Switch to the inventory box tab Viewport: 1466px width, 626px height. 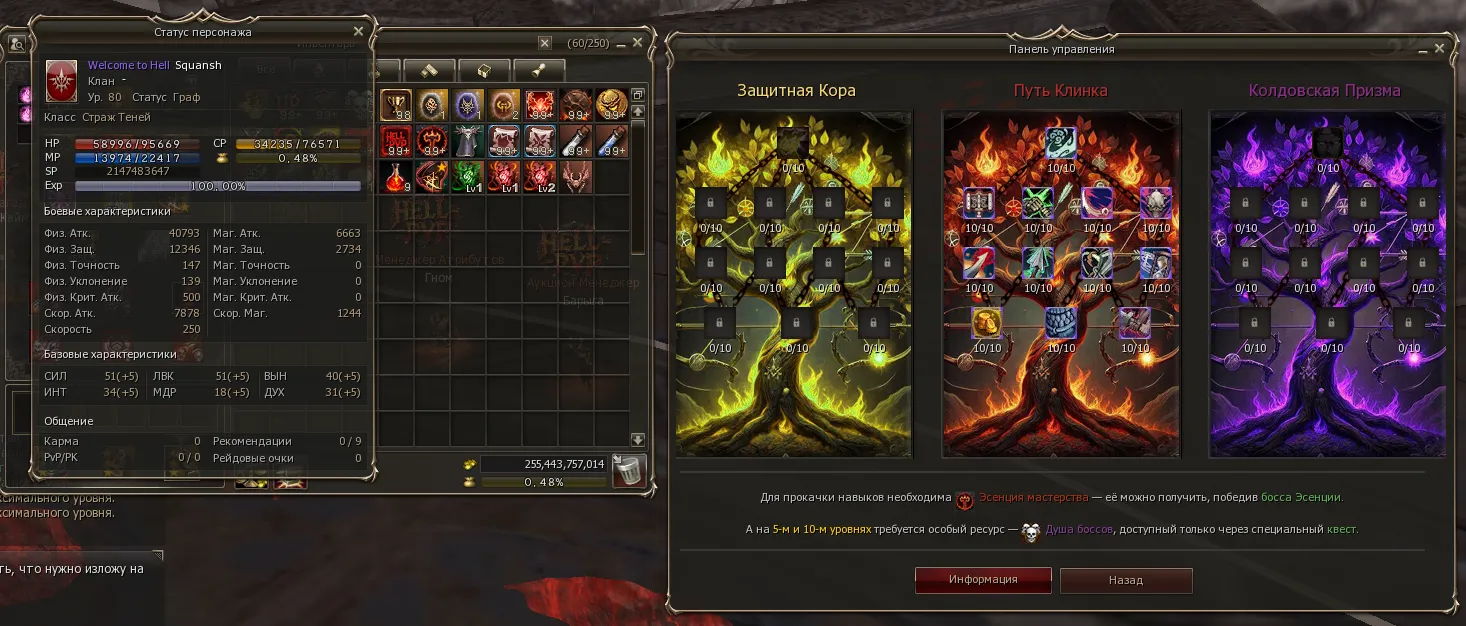tap(484, 70)
